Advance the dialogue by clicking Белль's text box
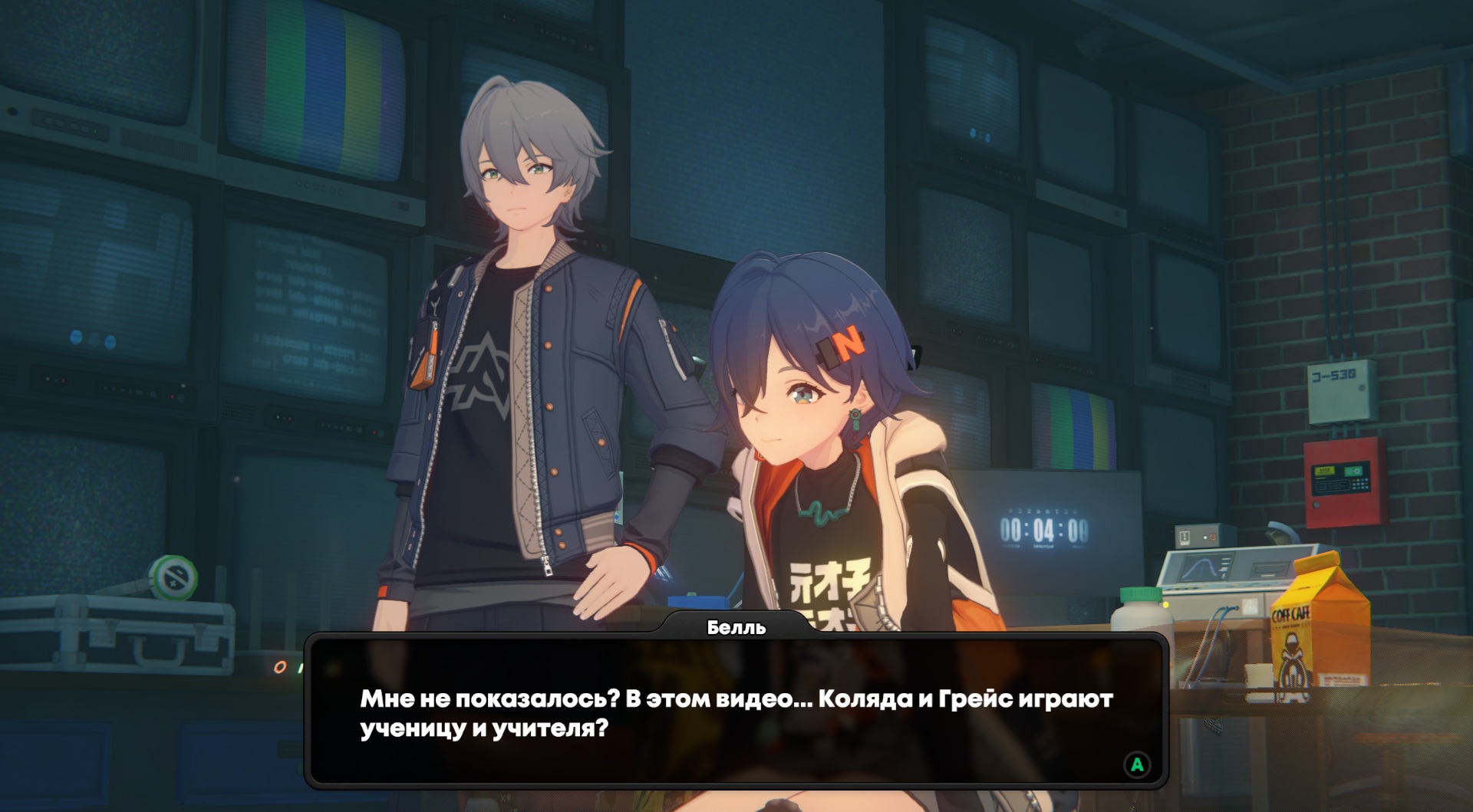Screen dimensions: 1473x812 tap(736, 712)
